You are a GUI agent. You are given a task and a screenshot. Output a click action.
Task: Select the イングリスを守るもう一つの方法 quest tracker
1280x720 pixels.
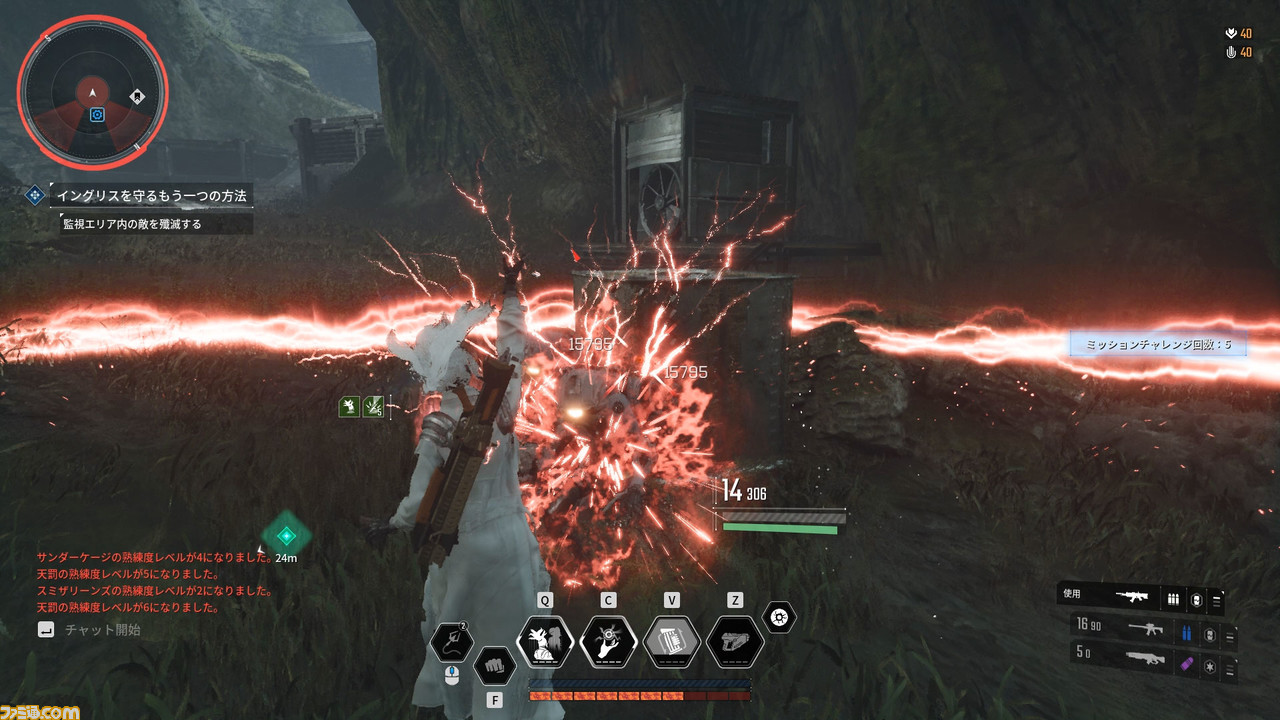pos(150,195)
